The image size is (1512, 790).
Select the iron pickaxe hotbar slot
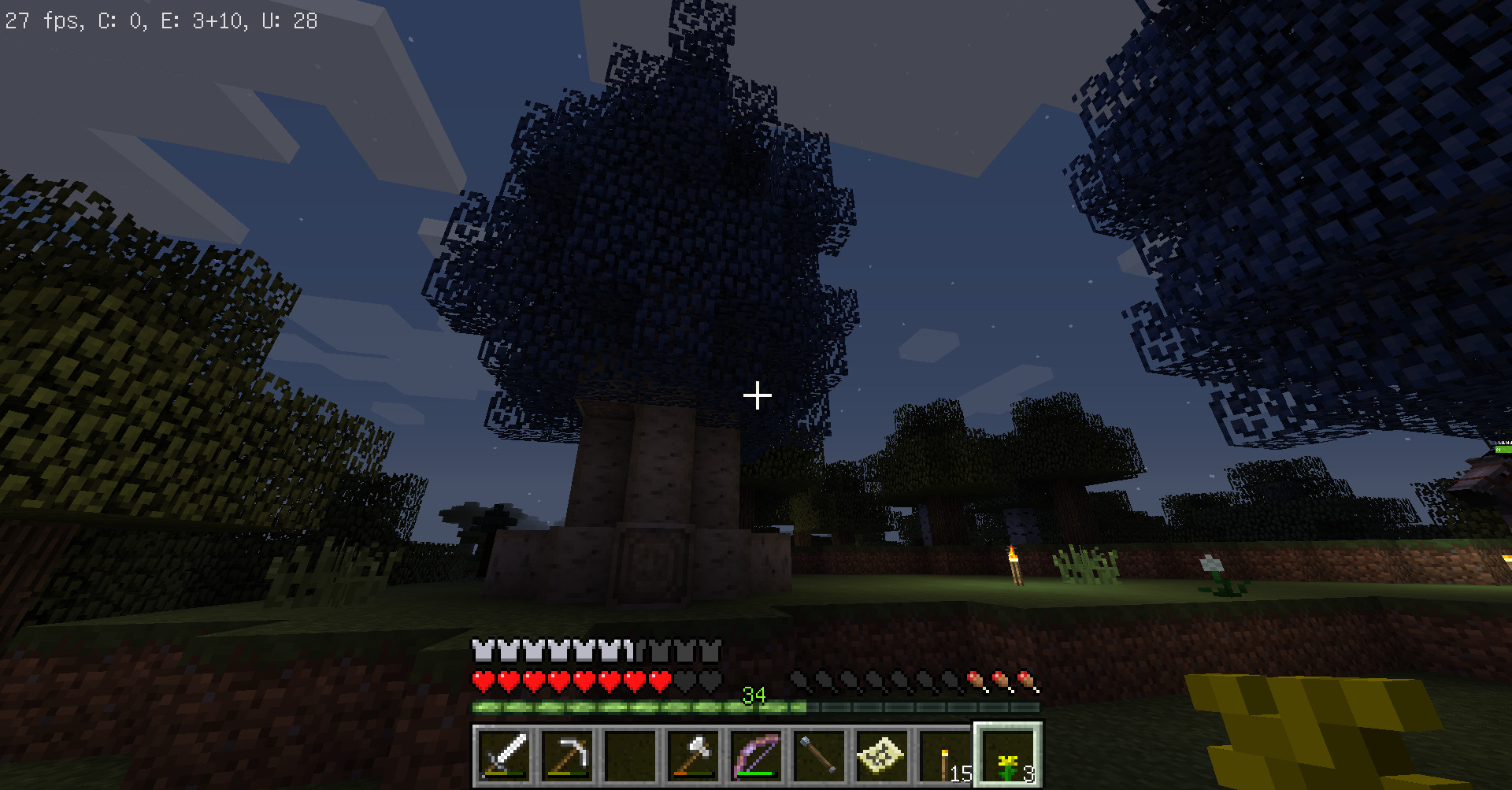568,755
